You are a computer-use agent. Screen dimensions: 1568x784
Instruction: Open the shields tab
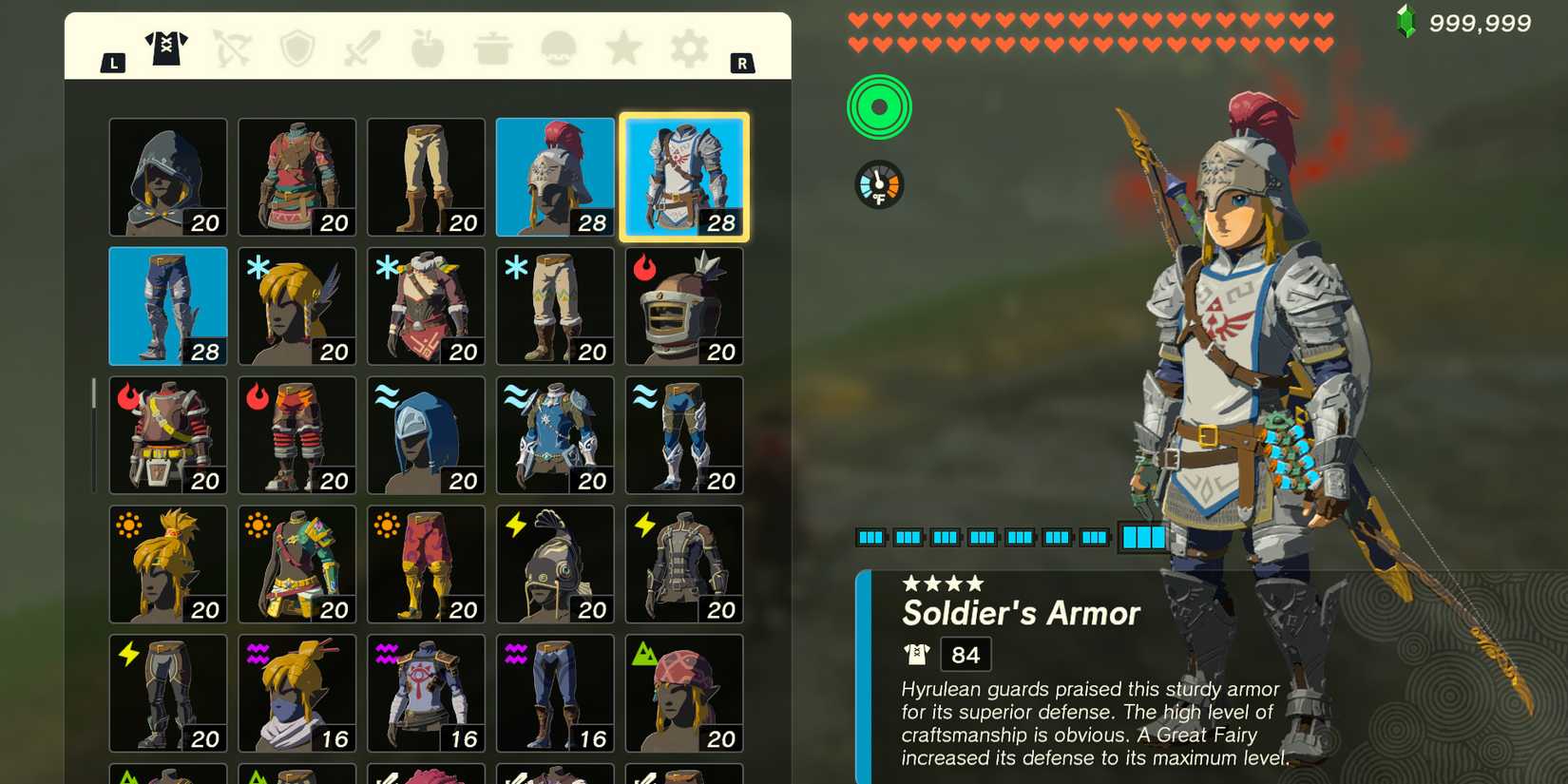pyautogui.click(x=299, y=49)
